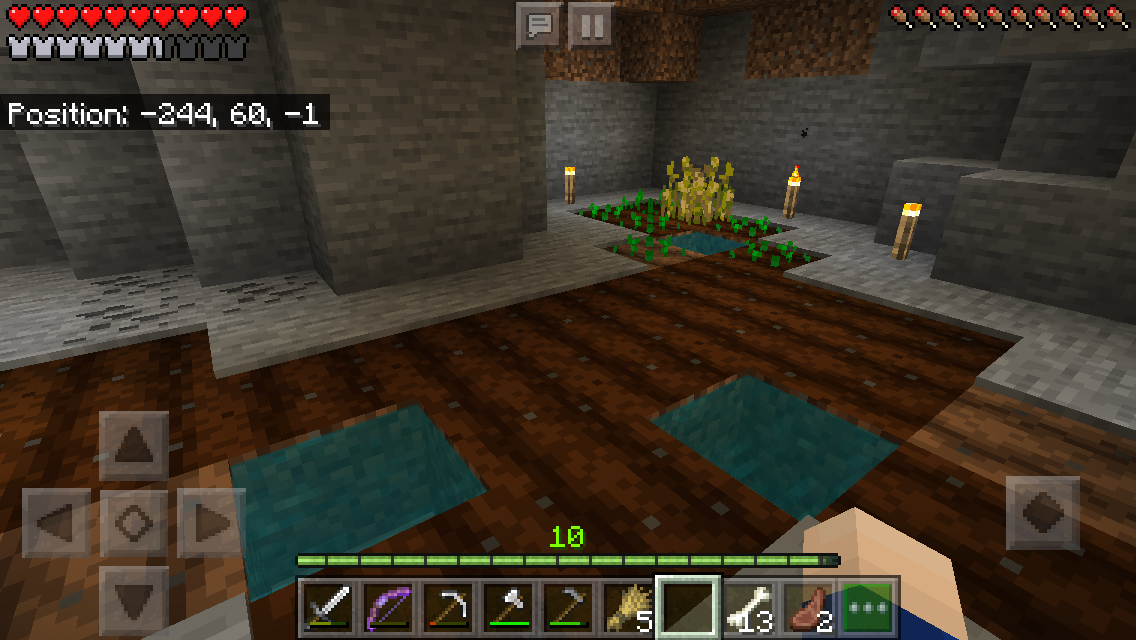Pick the bones hotbar slot
The width and height of the screenshot is (1136, 640).
pos(748,607)
